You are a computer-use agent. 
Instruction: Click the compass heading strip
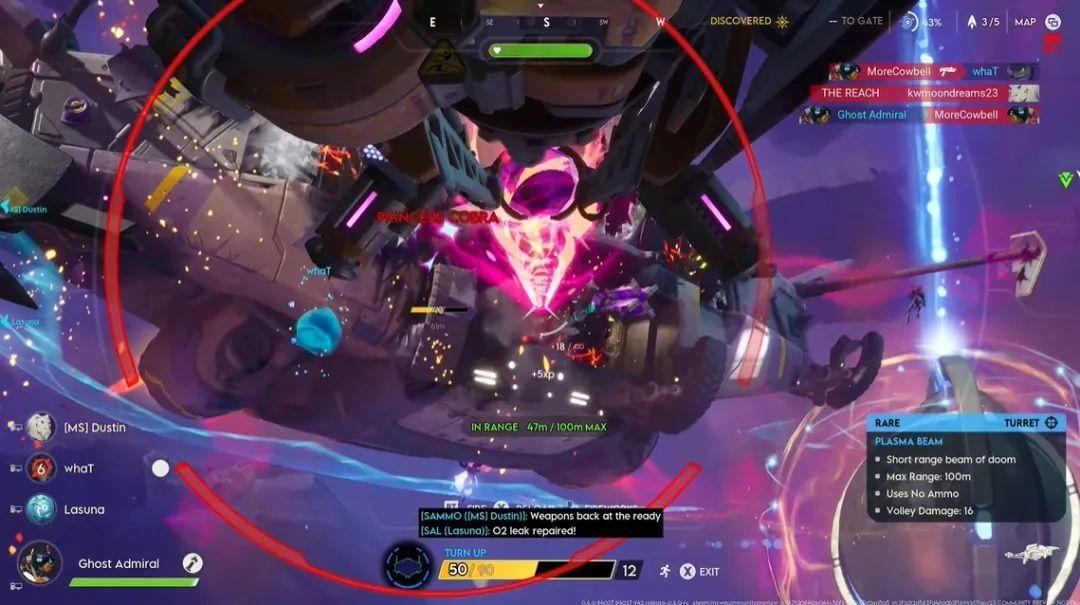coord(546,21)
